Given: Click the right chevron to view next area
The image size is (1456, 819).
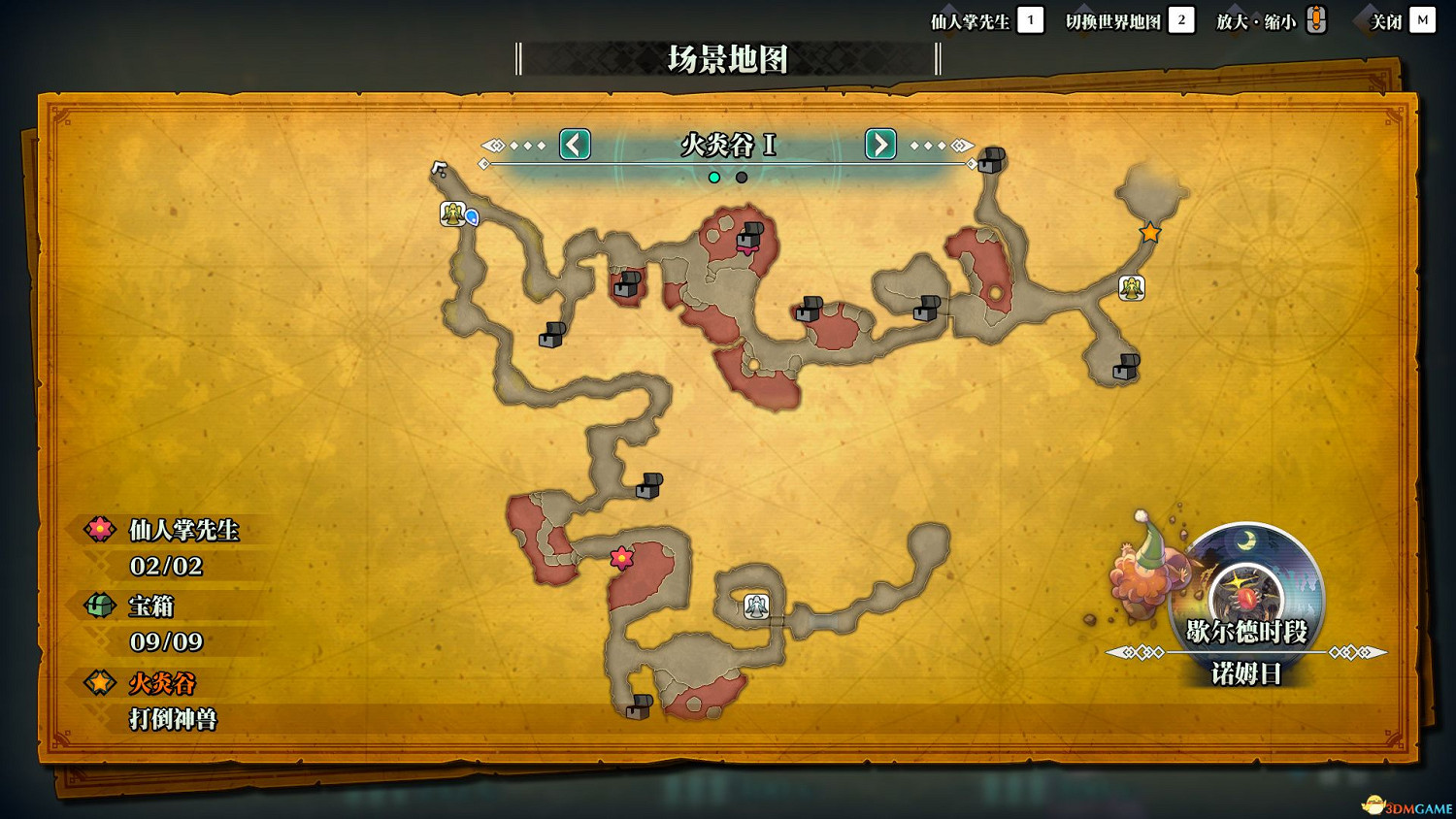Looking at the screenshot, I should (x=879, y=145).
